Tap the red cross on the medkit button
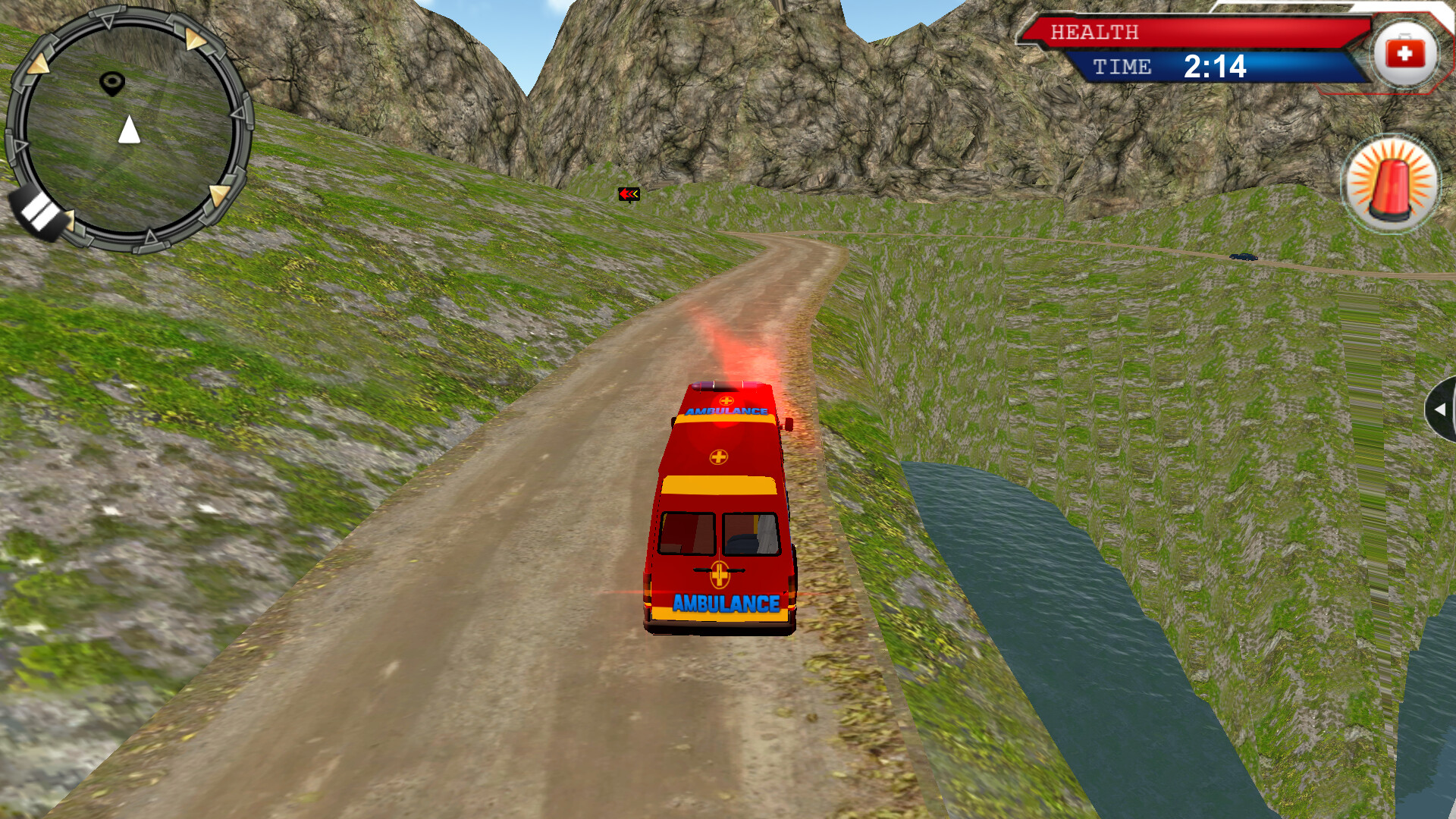This screenshot has height=819, width=1456. (x=1407, y=52)
